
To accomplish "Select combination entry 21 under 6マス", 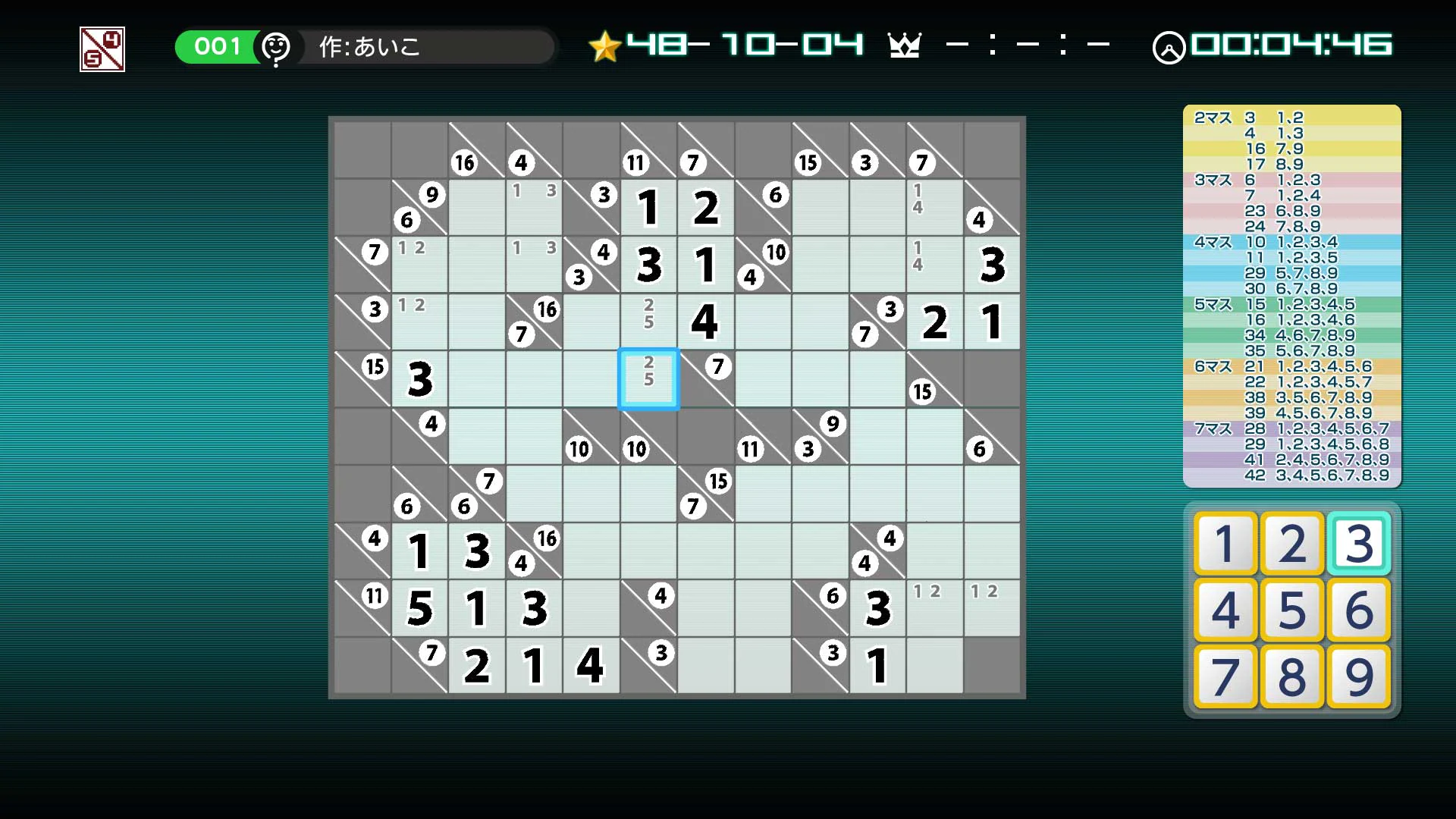I will click(1255, 365).
